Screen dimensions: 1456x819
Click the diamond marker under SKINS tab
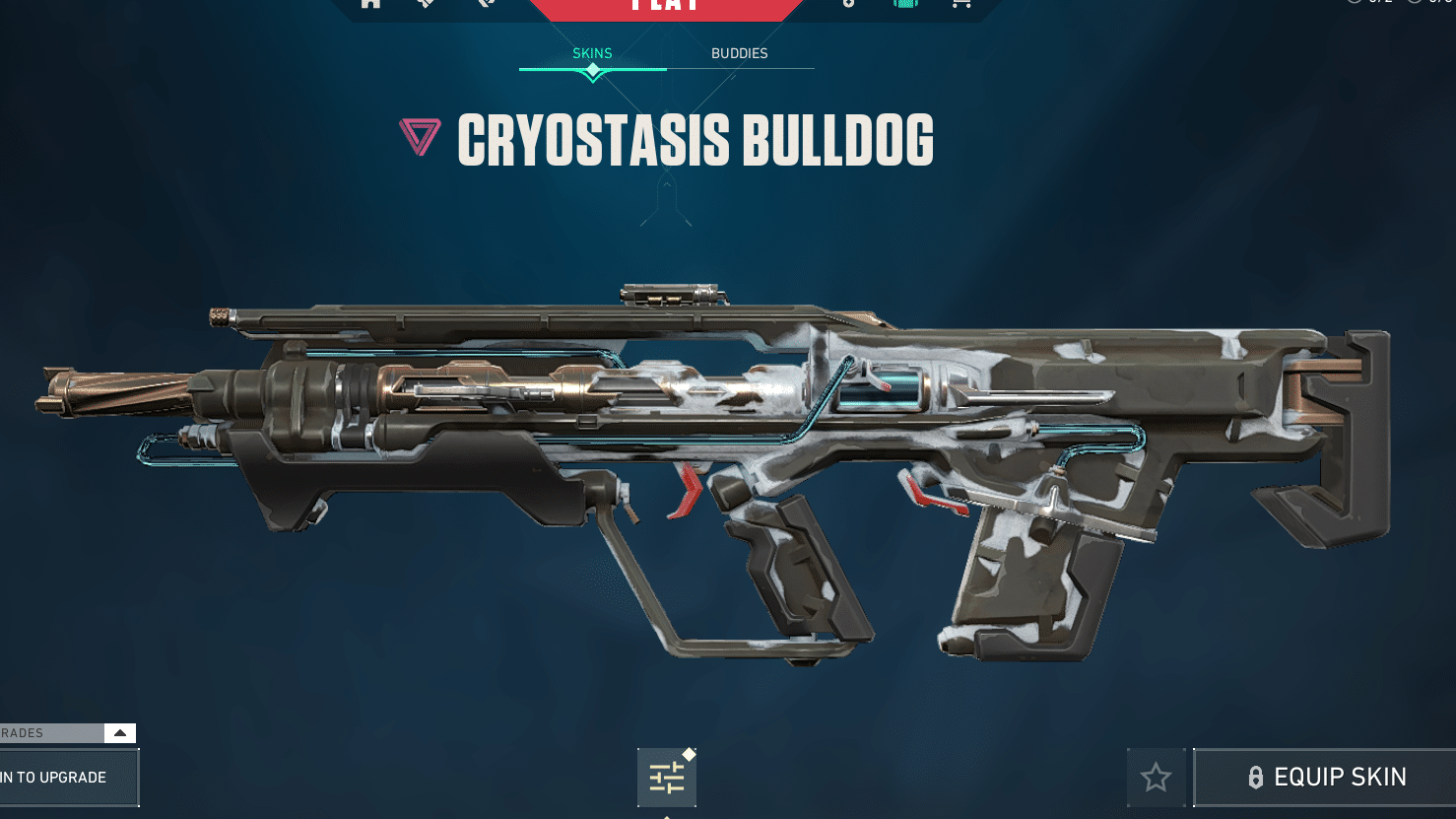[x=592, y=71]
